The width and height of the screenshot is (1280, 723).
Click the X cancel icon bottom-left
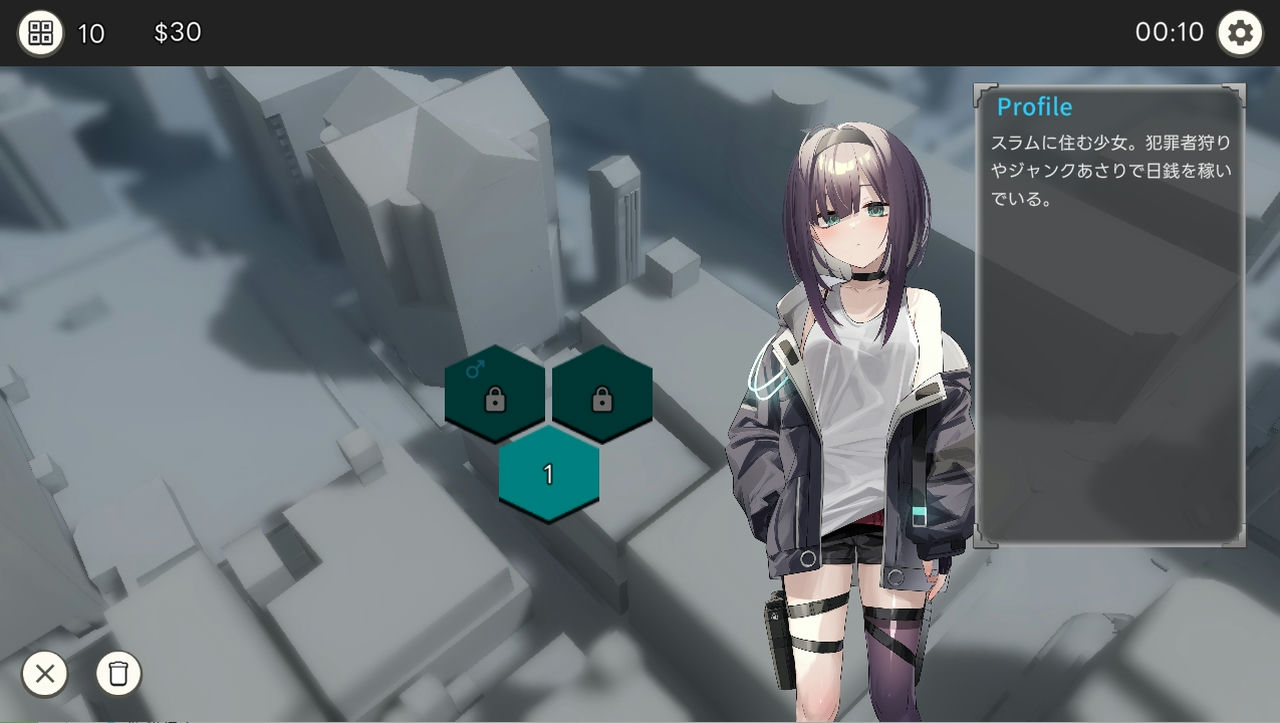44,675
